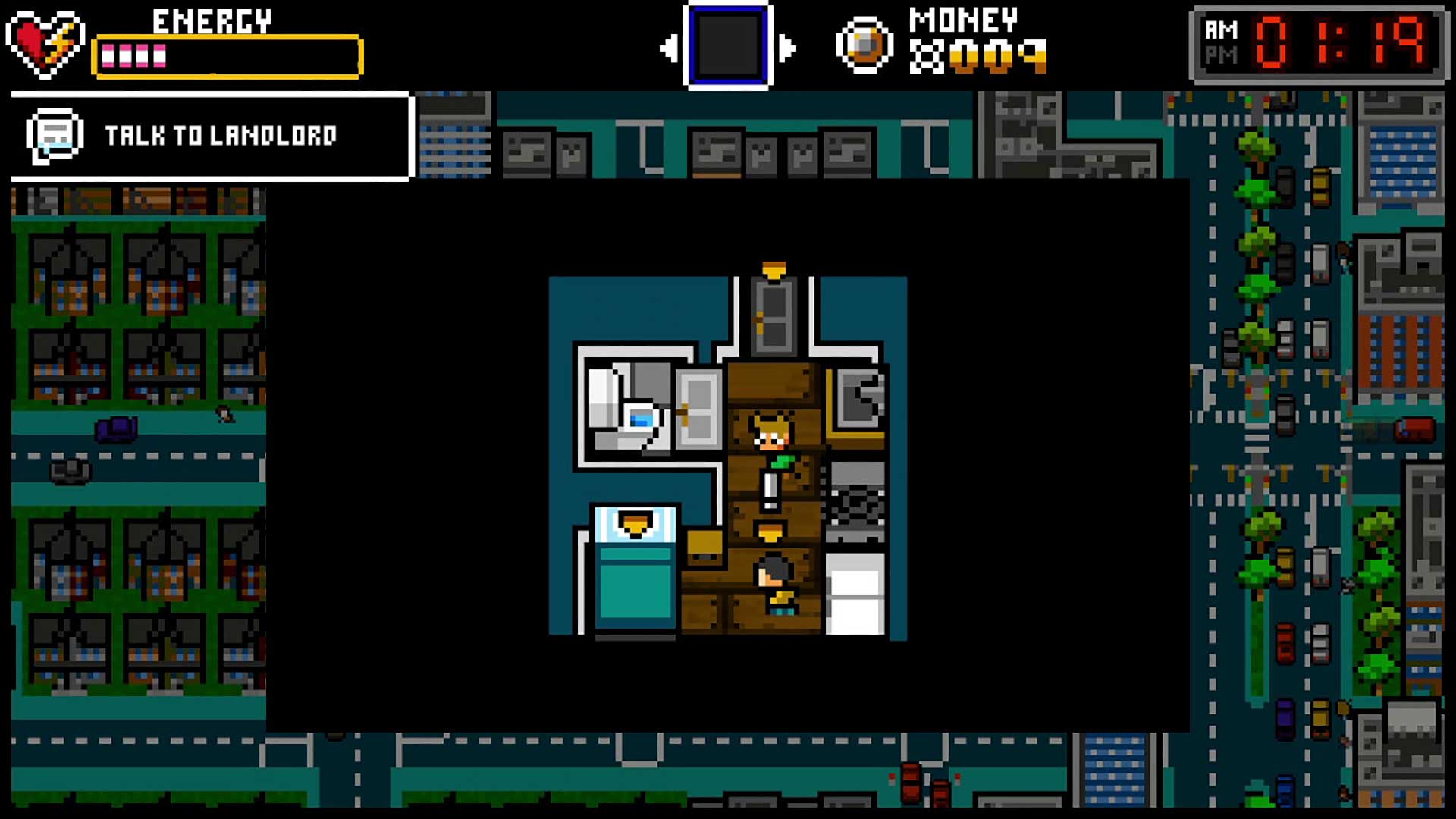Click the speech bubble dialogue icon

55,136
